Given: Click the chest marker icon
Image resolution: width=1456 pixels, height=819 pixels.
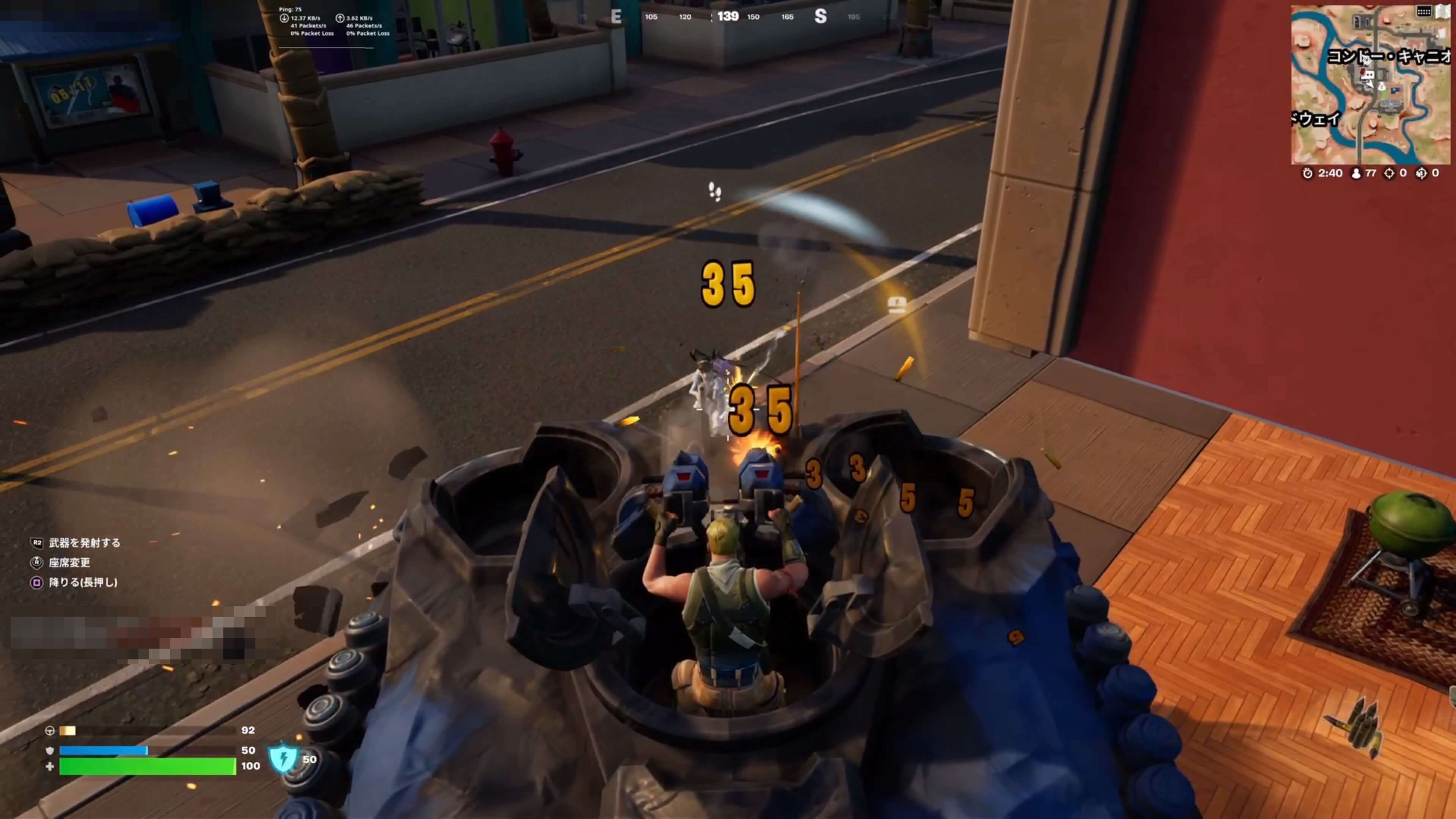Looking at the screenshot, I should pyautogui.click(x=897, y=305).
